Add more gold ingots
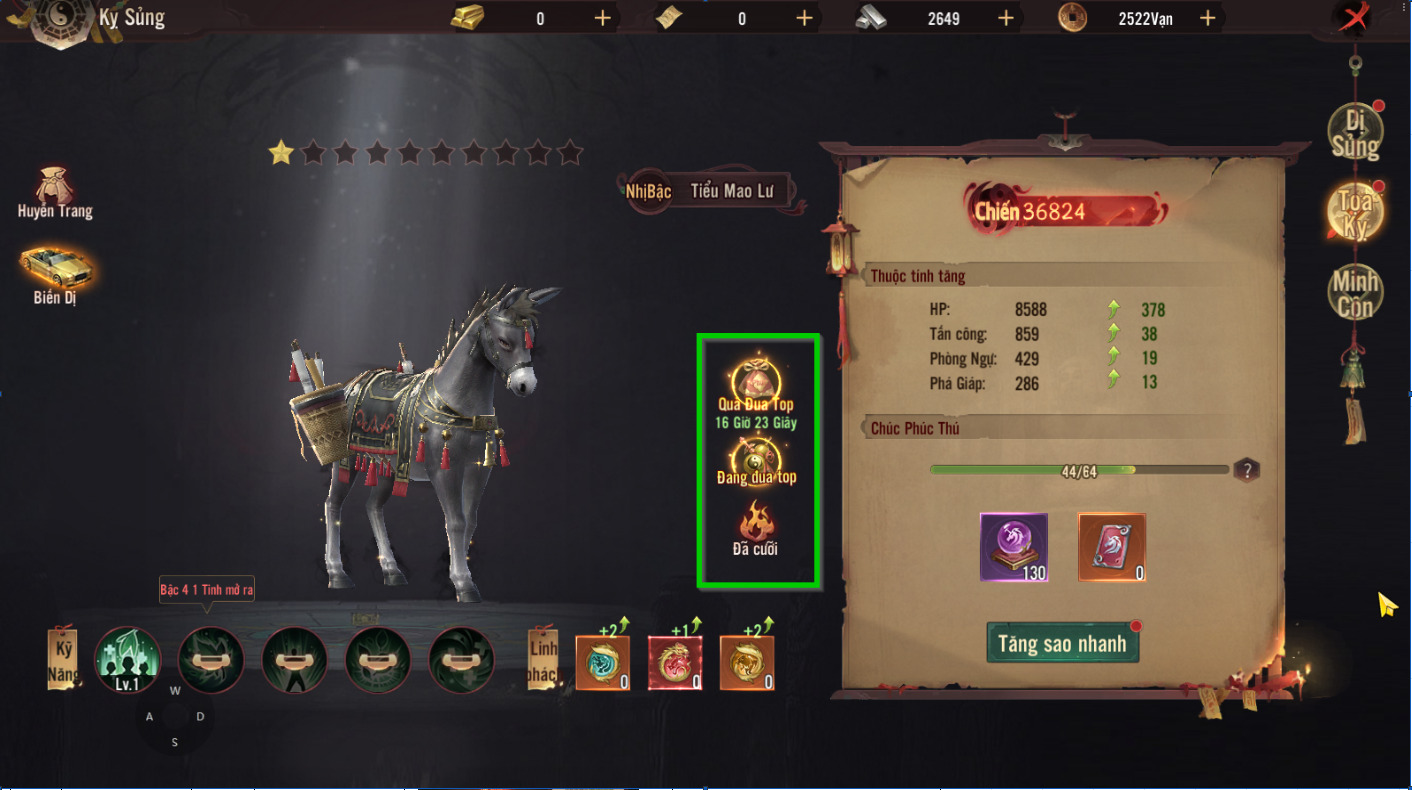This screenshot has width=1412, height=790. (x=602, y=18)
